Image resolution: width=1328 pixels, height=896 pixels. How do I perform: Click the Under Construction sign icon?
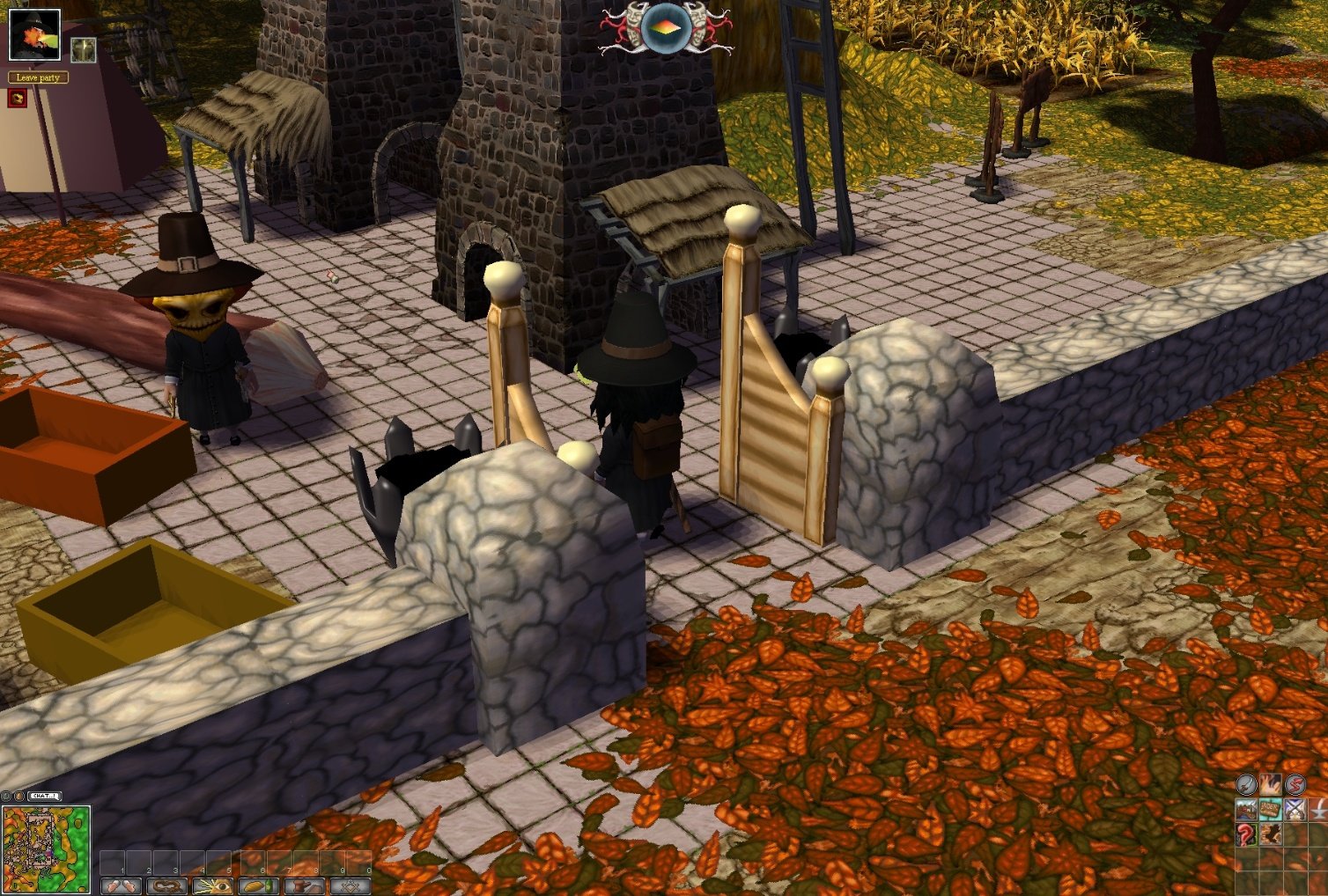tap(1270, 808)
